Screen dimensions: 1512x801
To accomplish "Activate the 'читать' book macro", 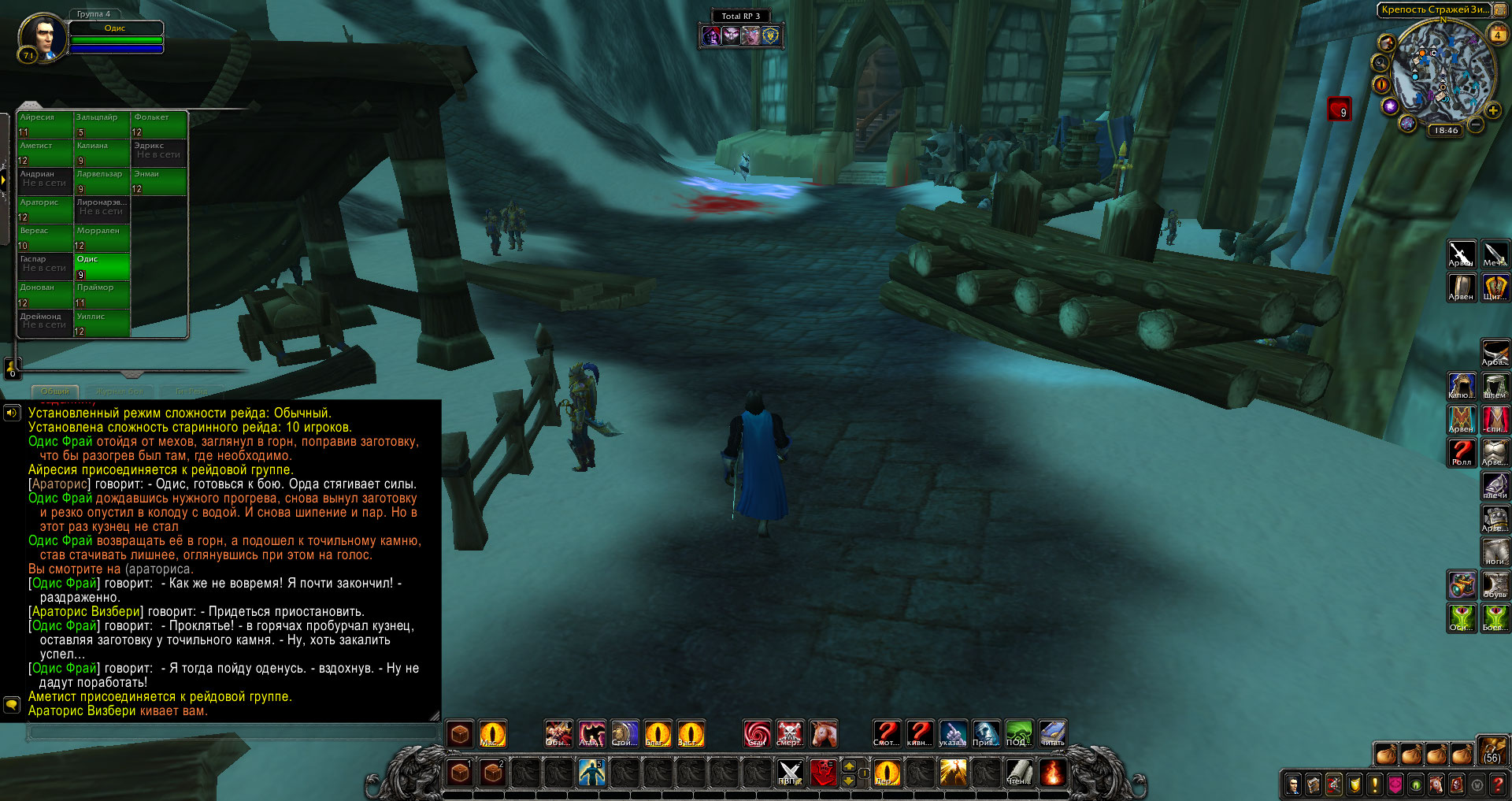I will pos(1052,734).
